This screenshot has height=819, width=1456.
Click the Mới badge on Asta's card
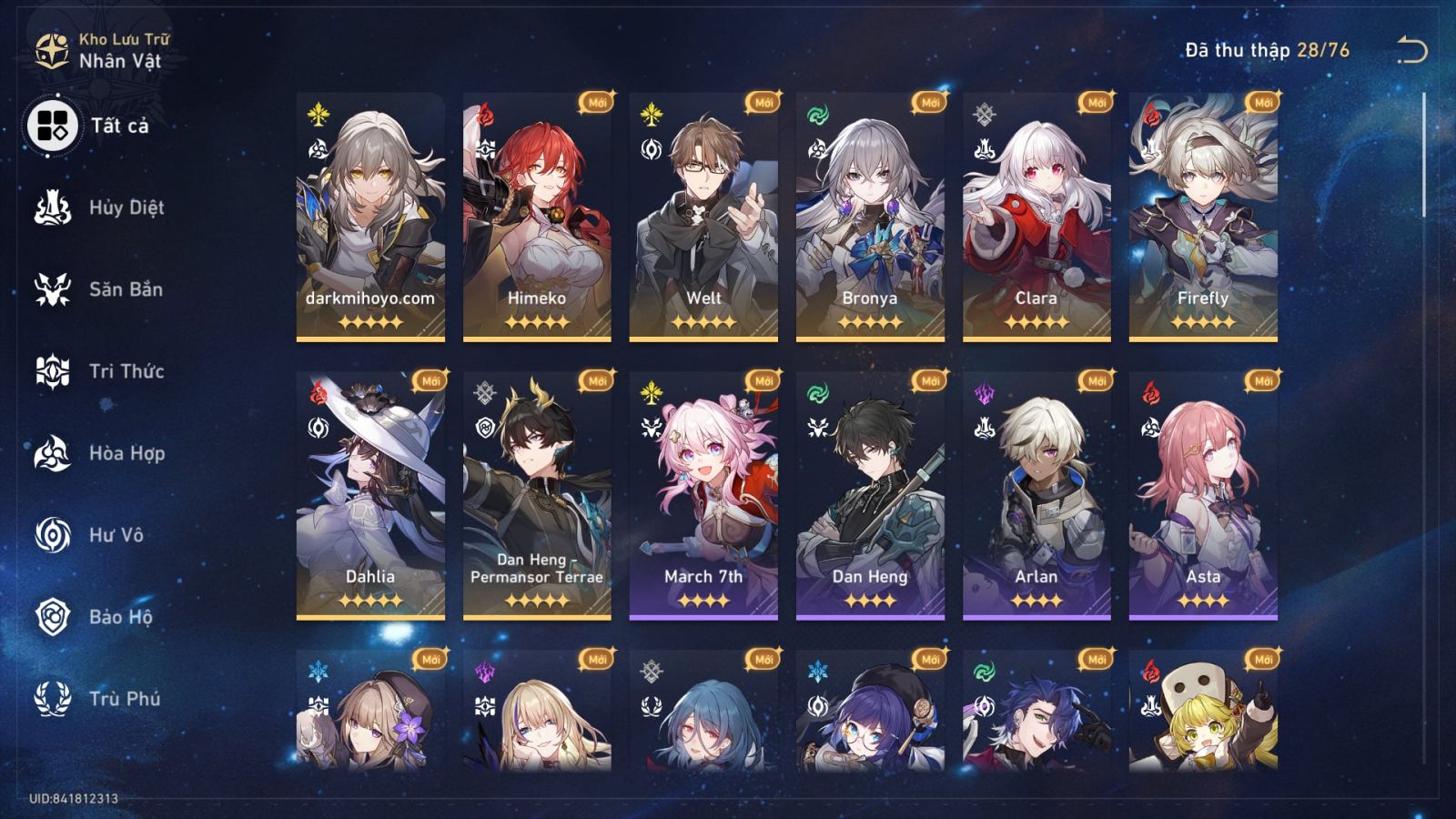1263,381
